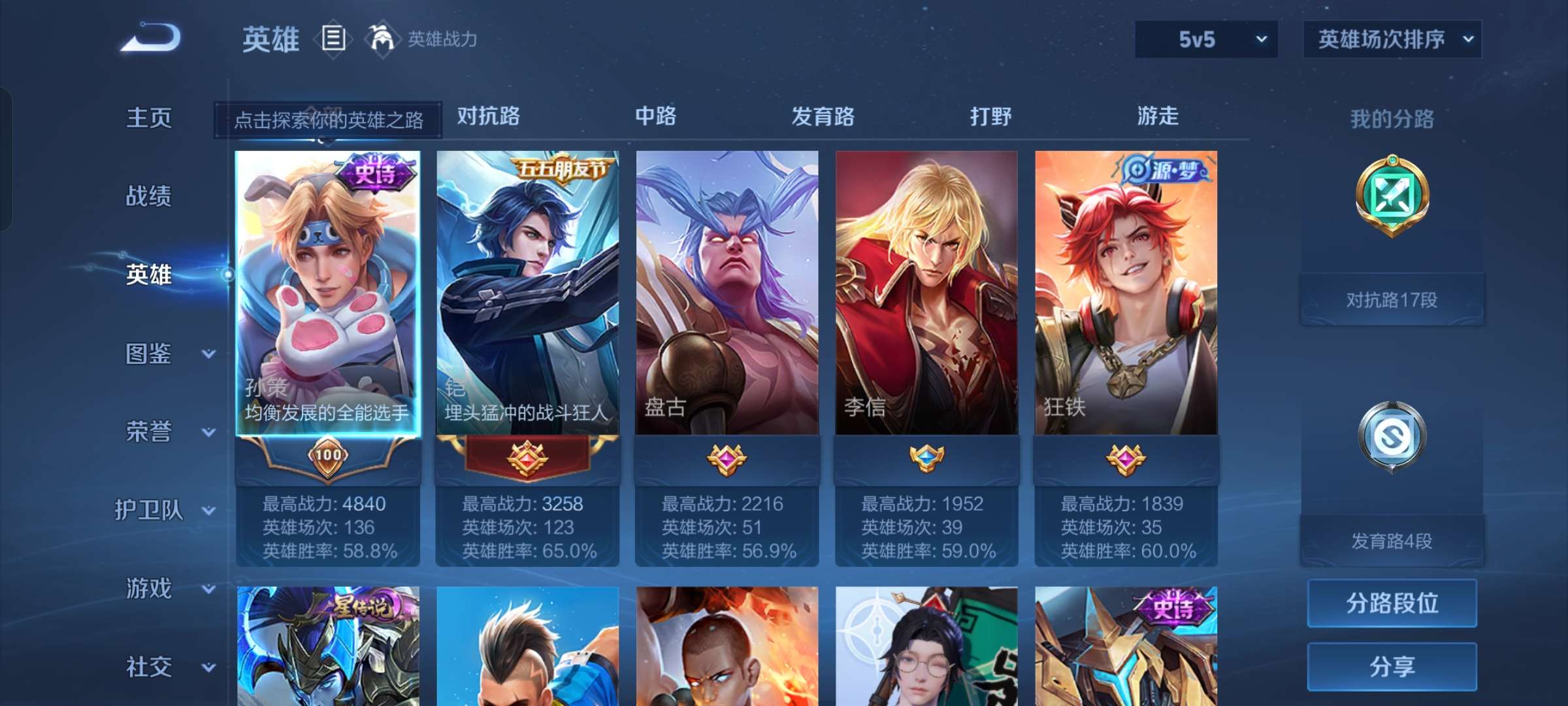
Task: Open 战绩 from the left sidebar
Action: point(150,197)
